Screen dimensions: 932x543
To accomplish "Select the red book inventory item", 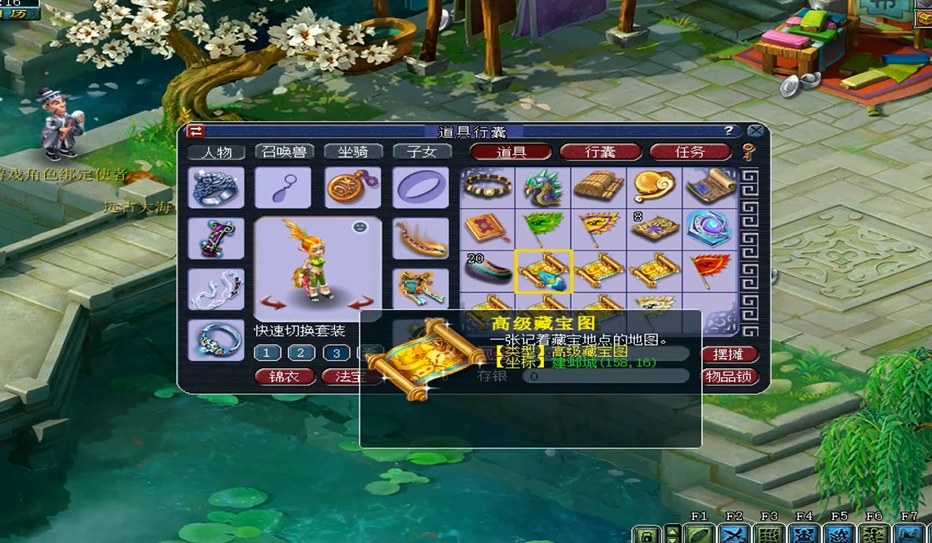I will 489,228.
